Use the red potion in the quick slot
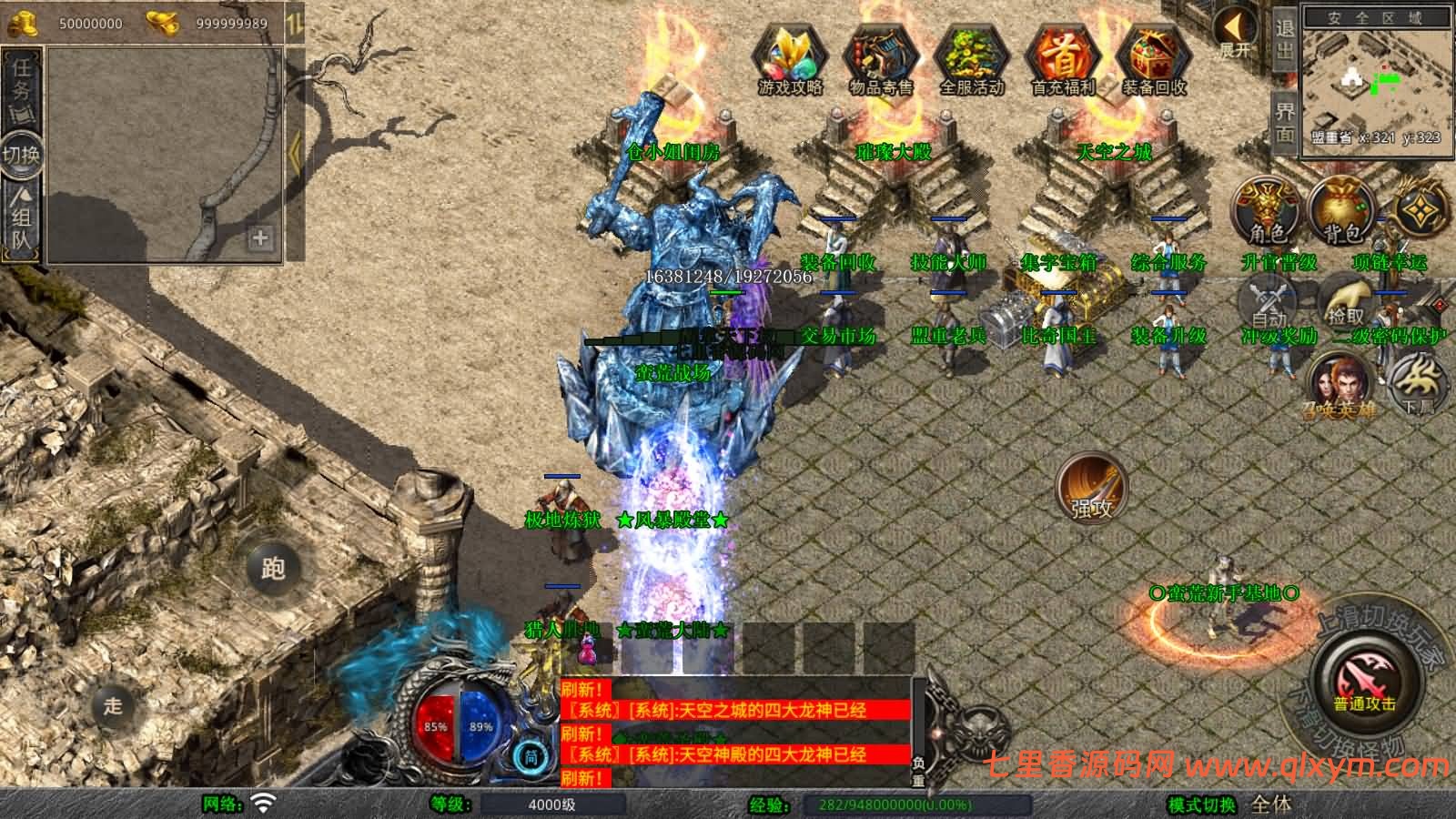The width and height of the screenshot is (1456, 819). pos(588,650)
